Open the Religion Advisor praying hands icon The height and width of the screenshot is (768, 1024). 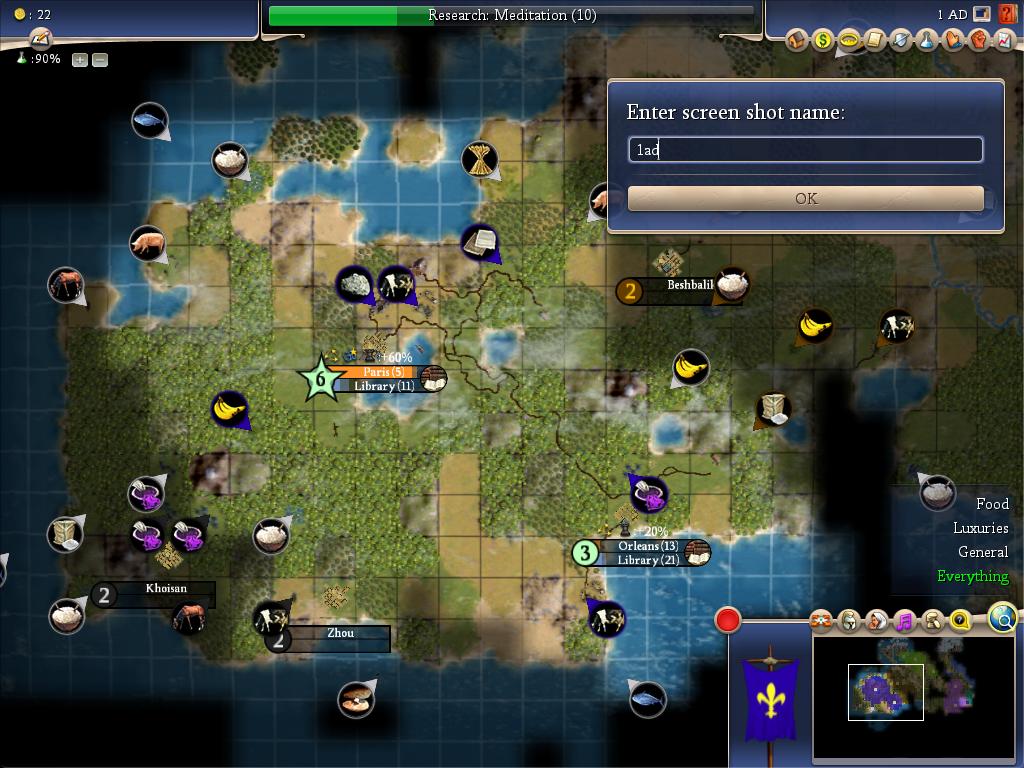click(x=952, y=40)
